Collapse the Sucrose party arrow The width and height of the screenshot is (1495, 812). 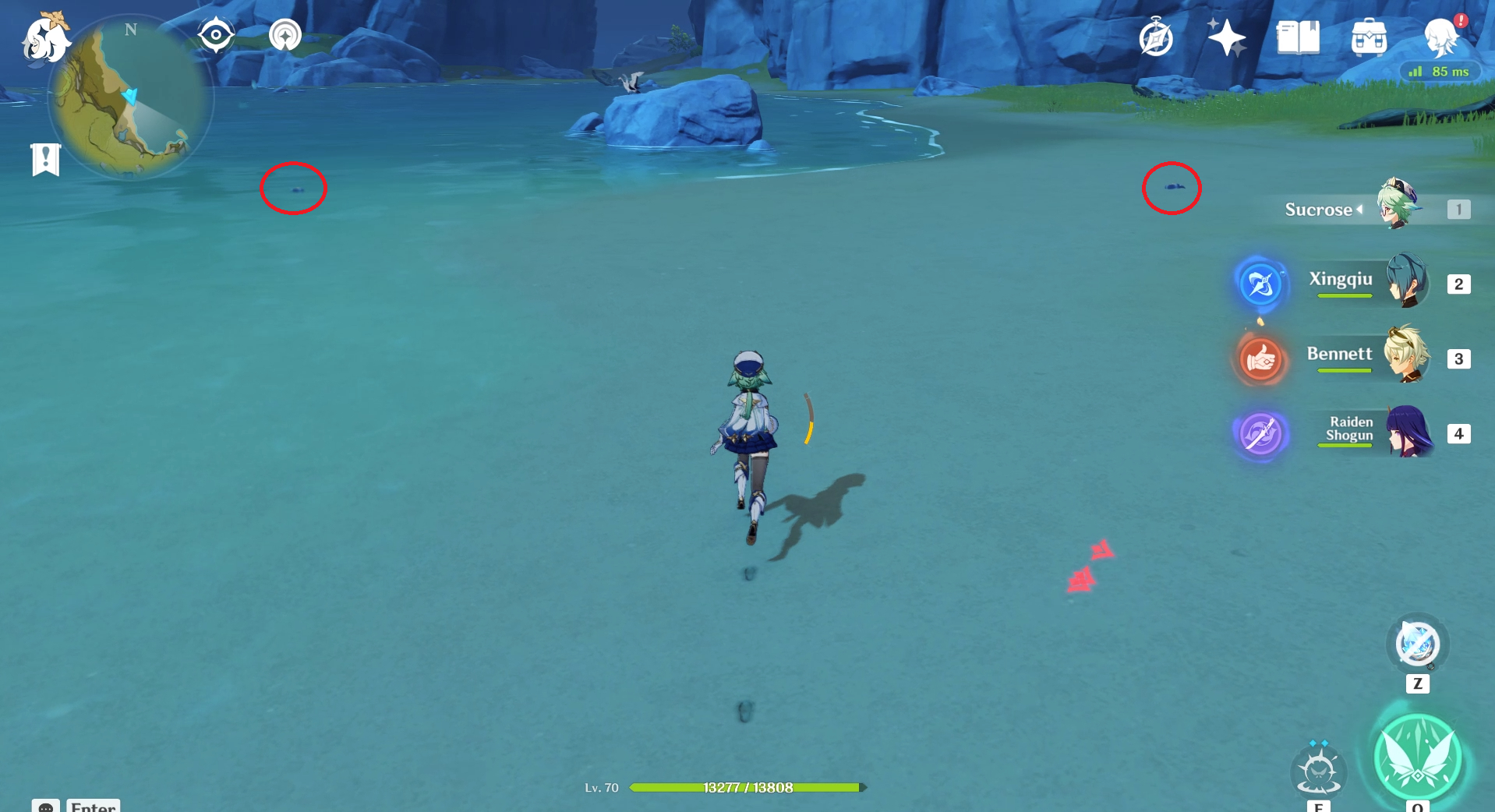(x=1359, y=209)
